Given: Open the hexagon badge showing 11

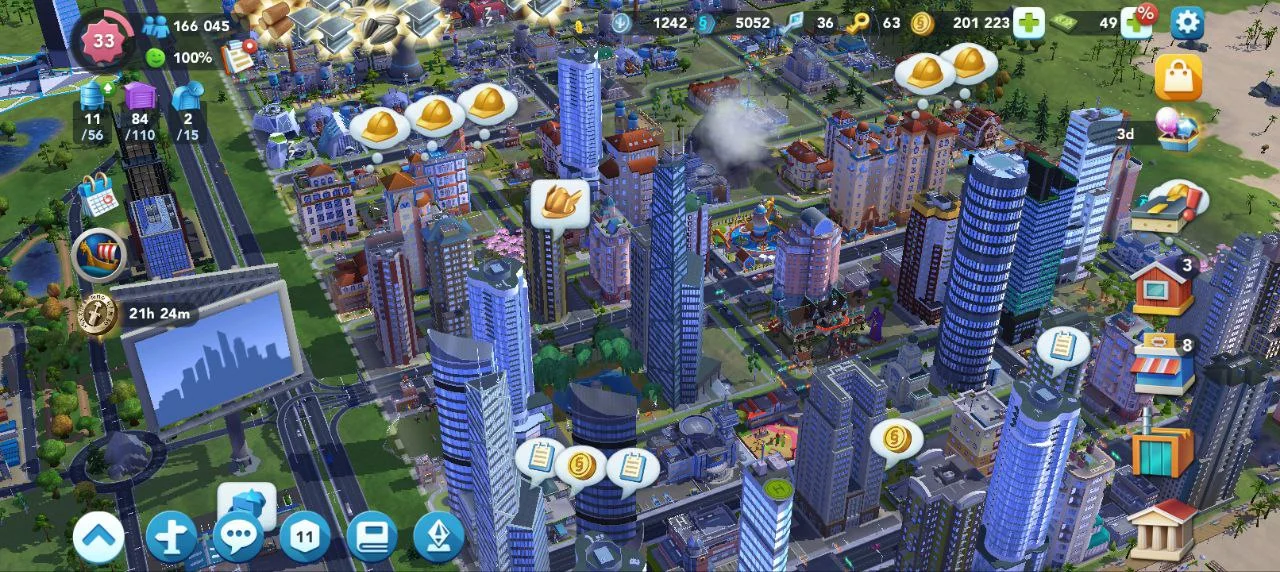Looking at the screenshot, I should 304,537.
